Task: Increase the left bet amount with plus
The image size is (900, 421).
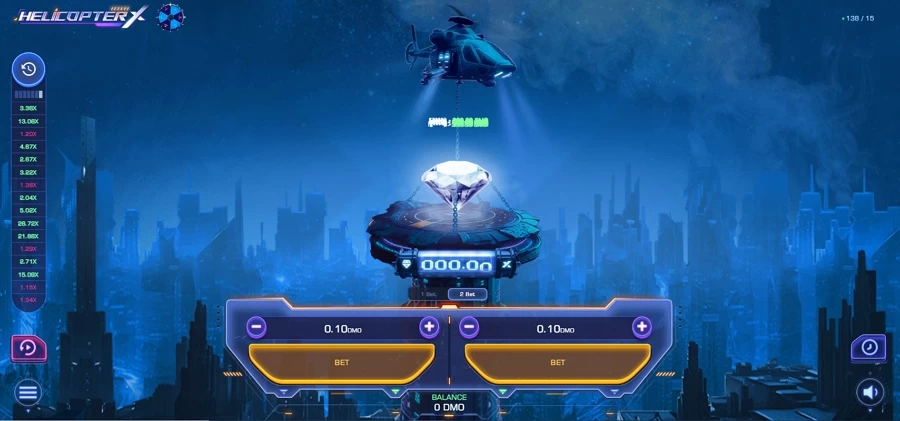Action: (429, 327)
